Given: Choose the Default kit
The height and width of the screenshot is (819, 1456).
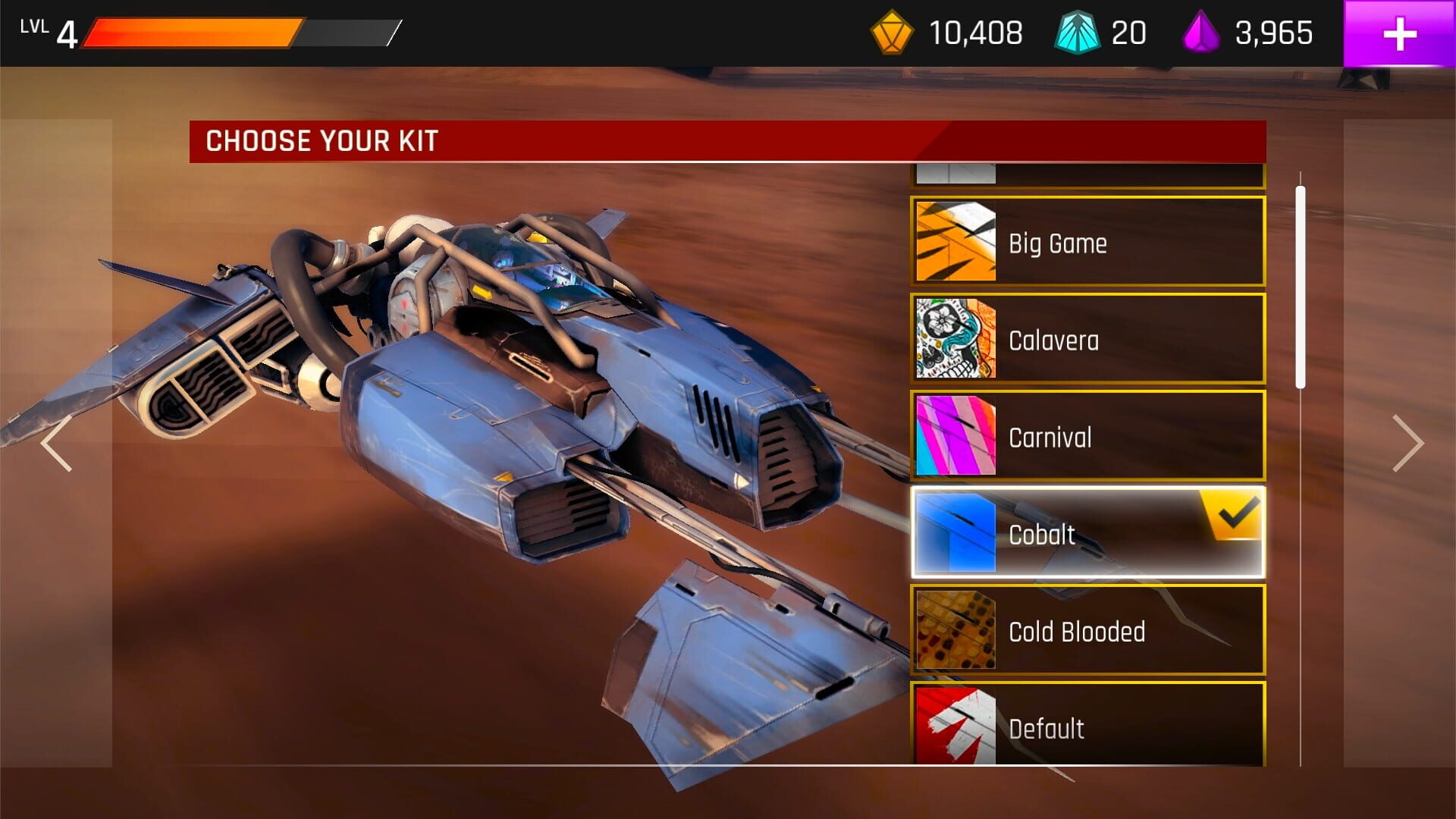Looking at the screenshot, I should 1087,726.
